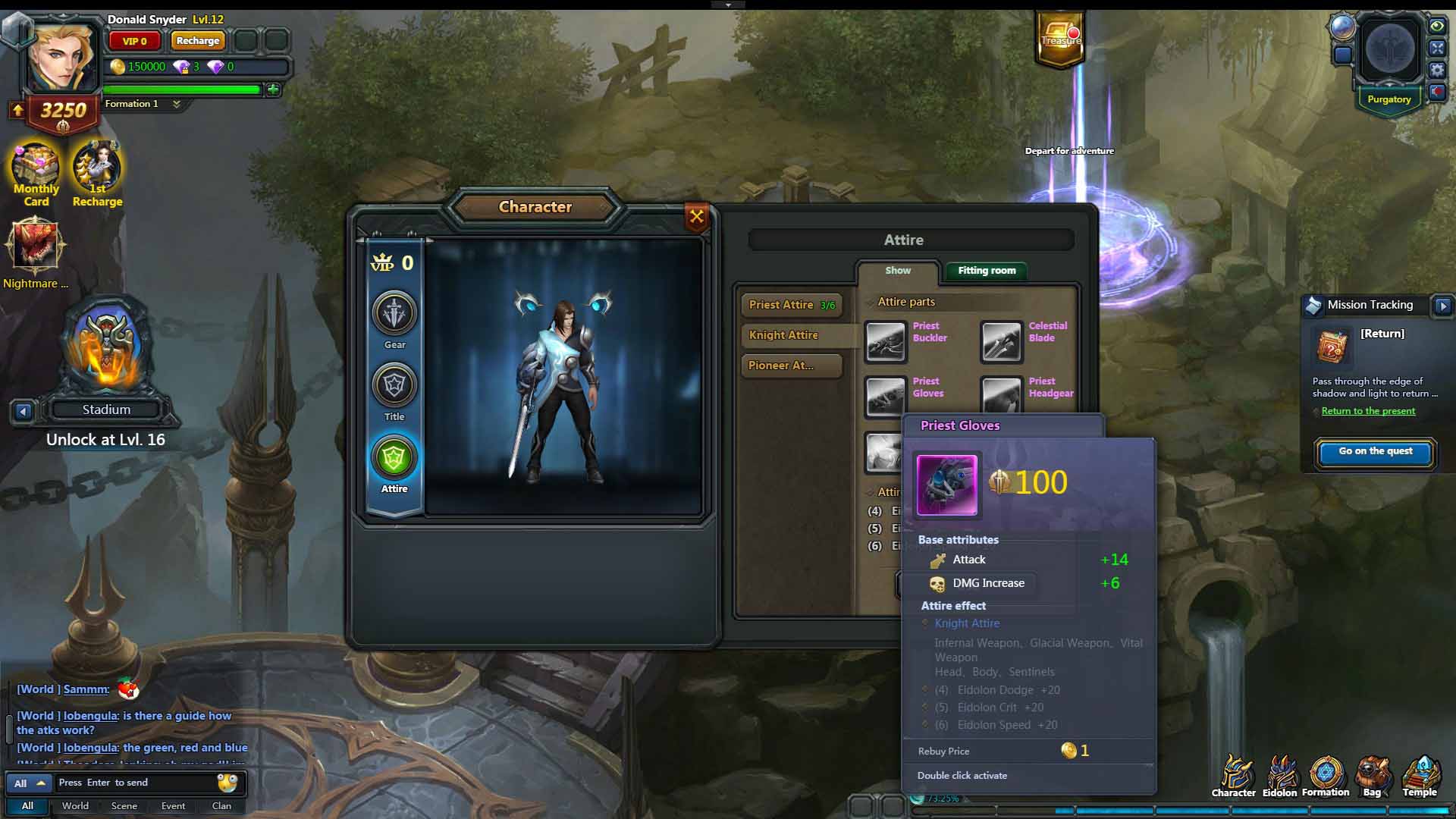
Task: Follow the Return to the present link
Action: point(1368,411)
